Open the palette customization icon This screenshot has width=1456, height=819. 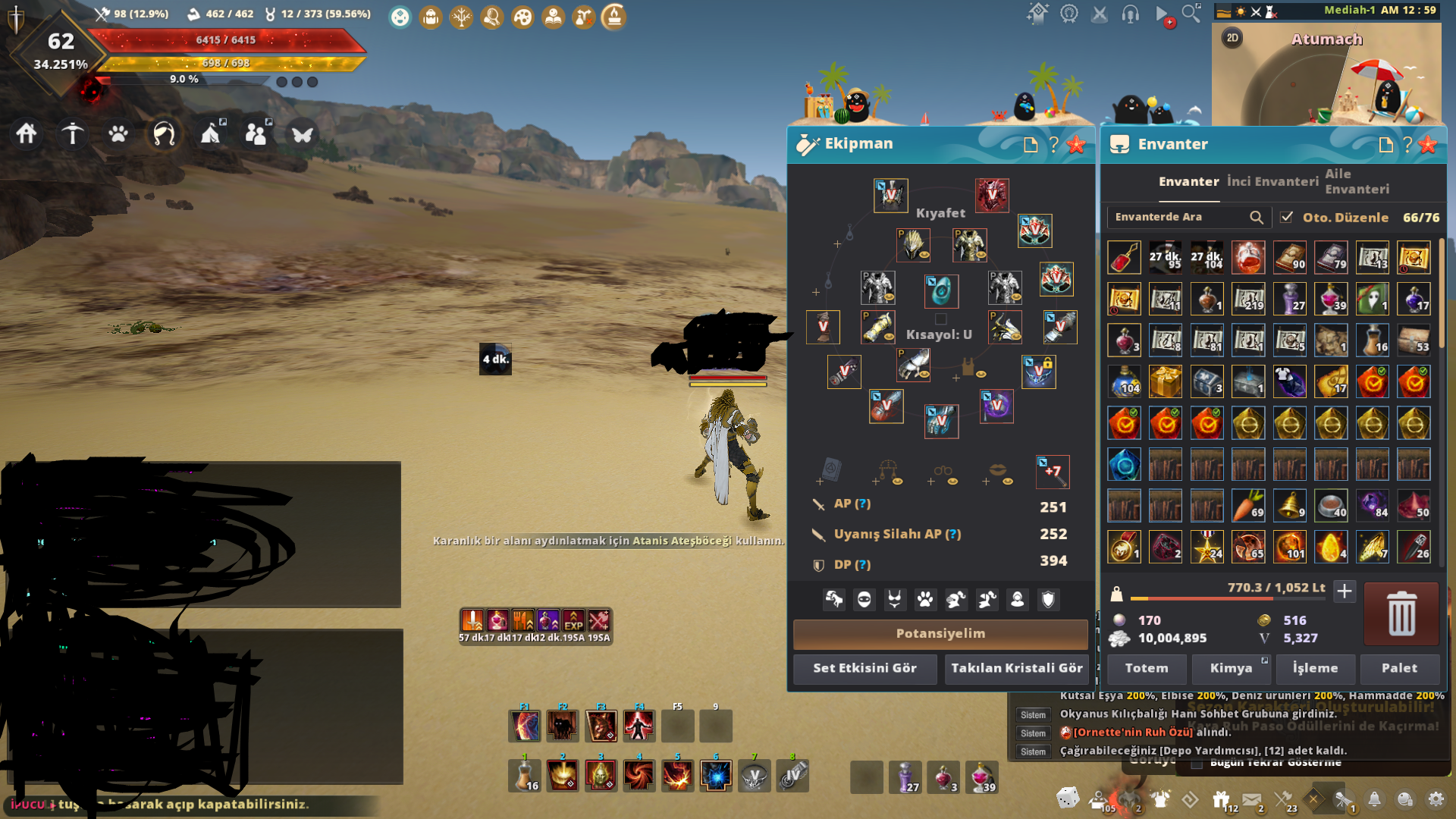[x=522, y=17]
